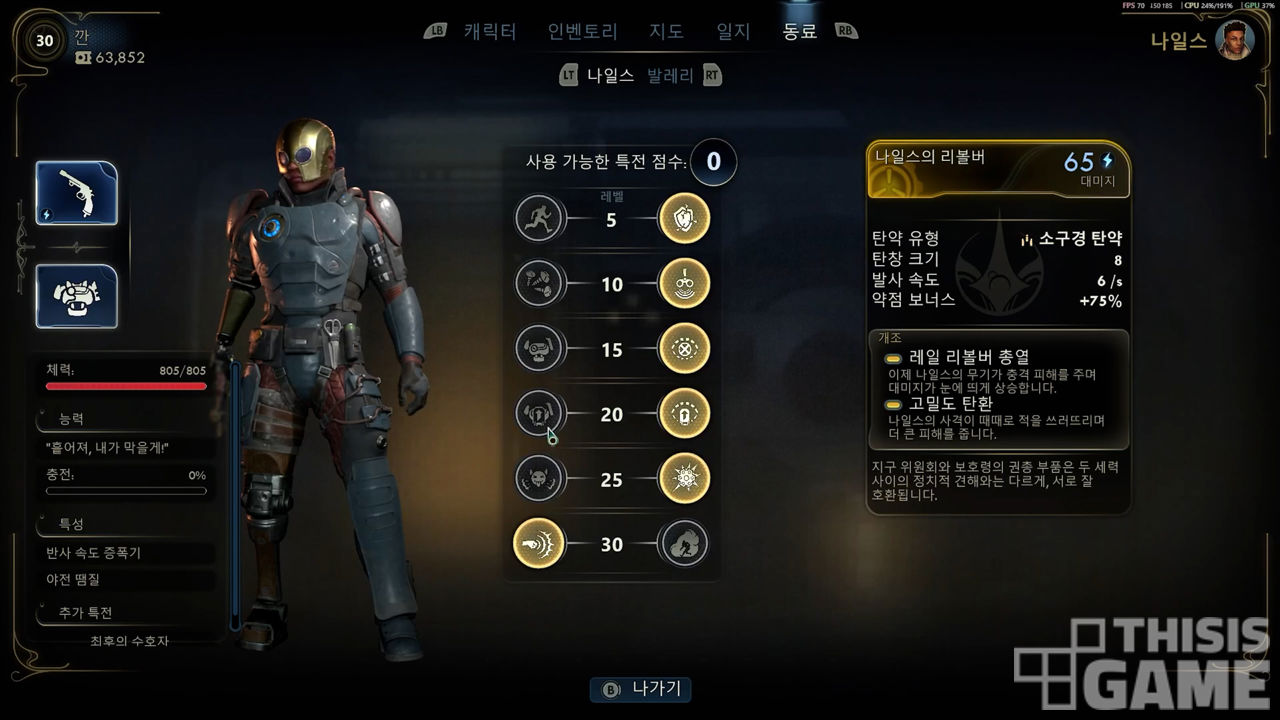Select the armor slot below the revolver
The image size is (1280, 720).
77,296
